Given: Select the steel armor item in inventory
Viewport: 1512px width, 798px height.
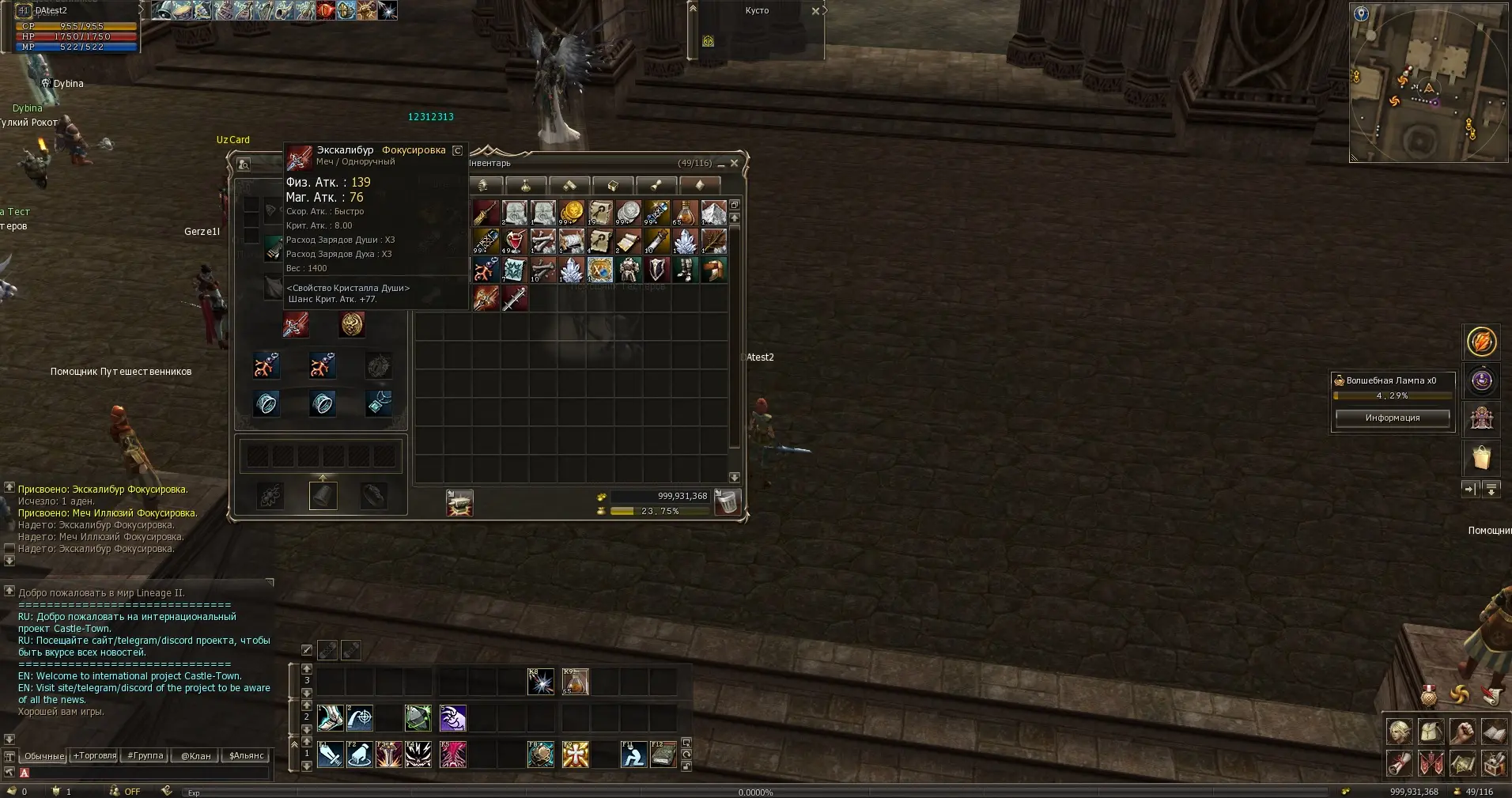Looking at the screenshot, I should [629, 270].
